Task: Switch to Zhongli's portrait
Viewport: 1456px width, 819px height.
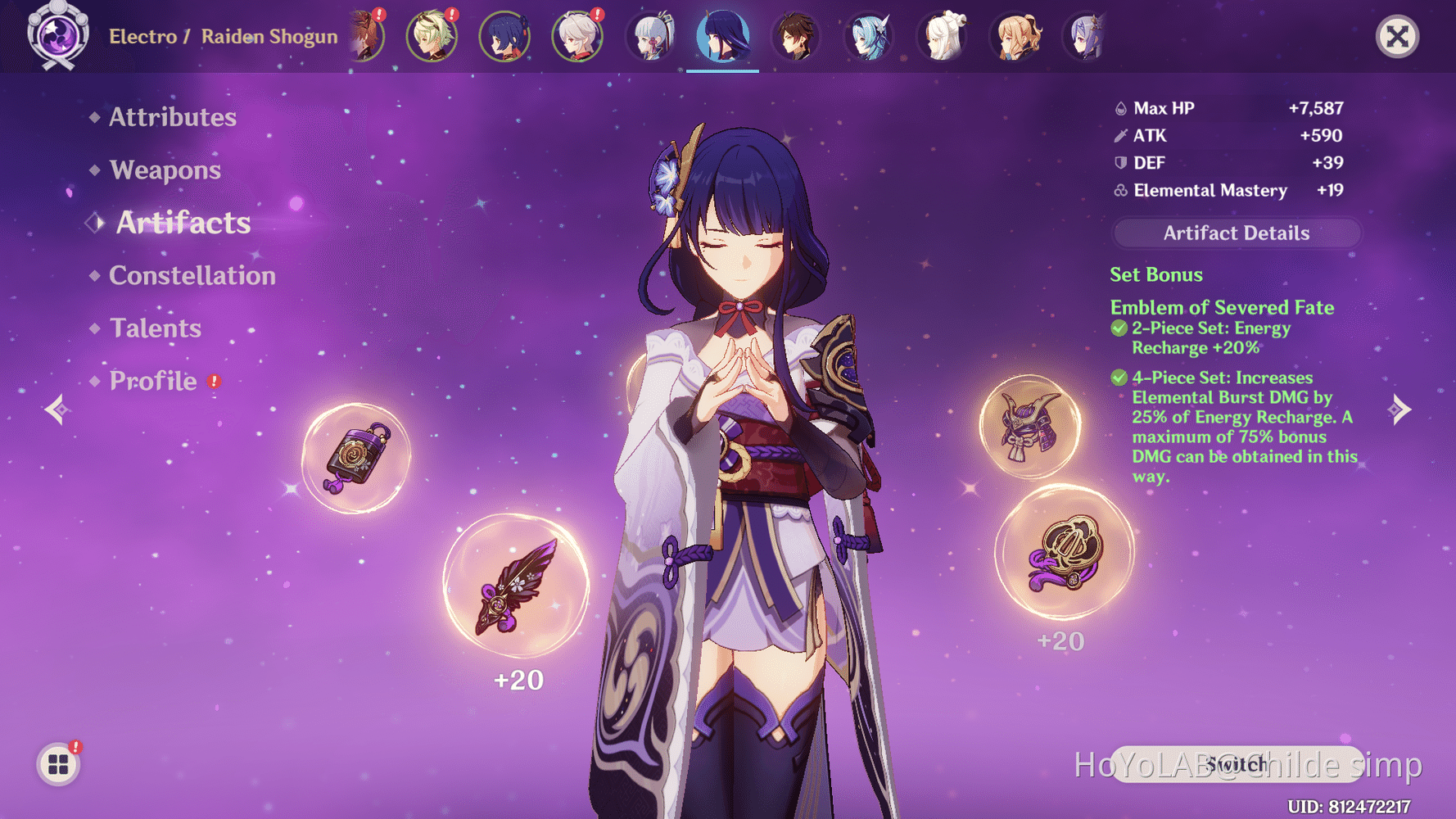Action: tap(795, 37)
